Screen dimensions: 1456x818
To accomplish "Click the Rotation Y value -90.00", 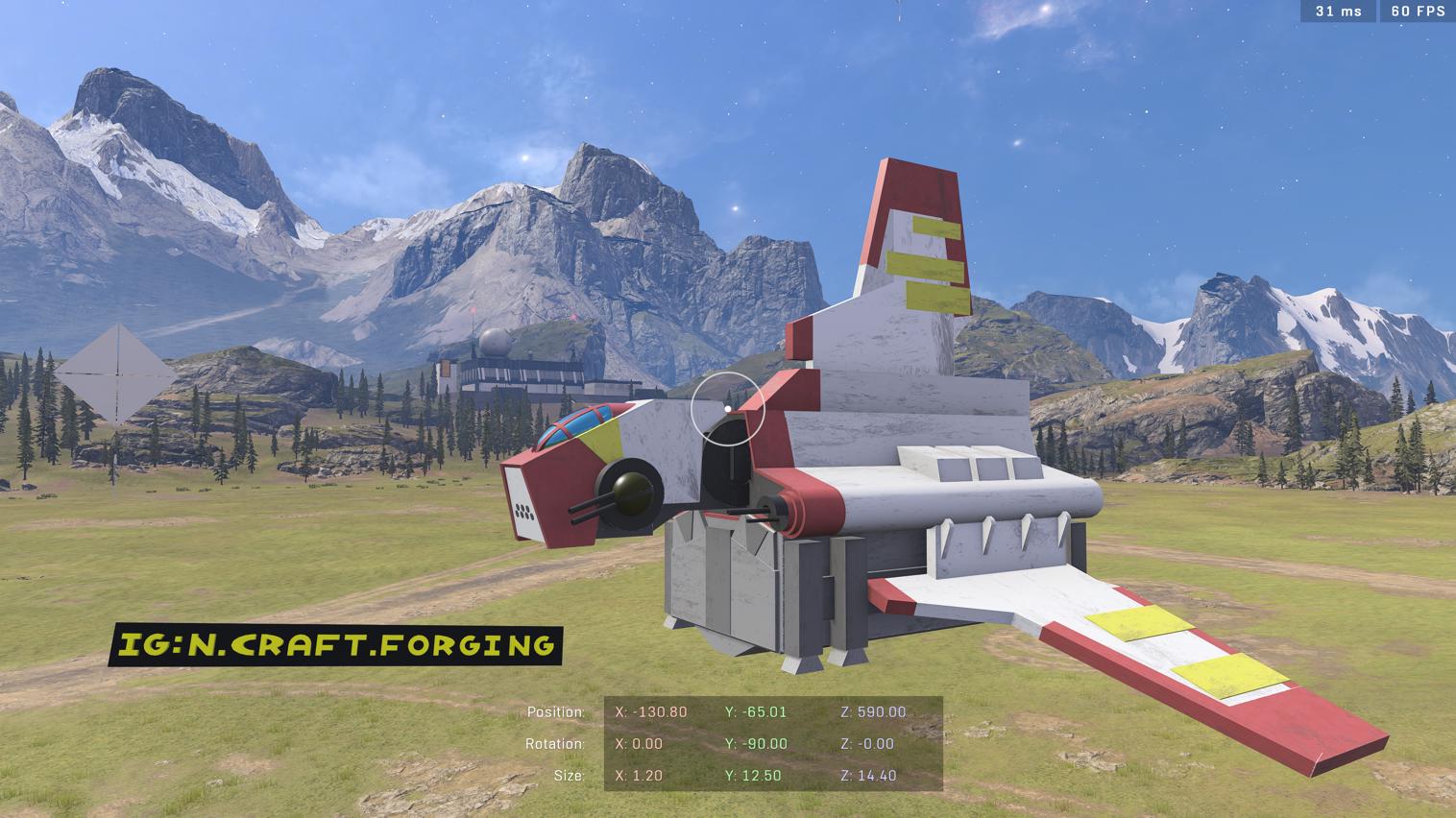I will click(x=756, y=744).
